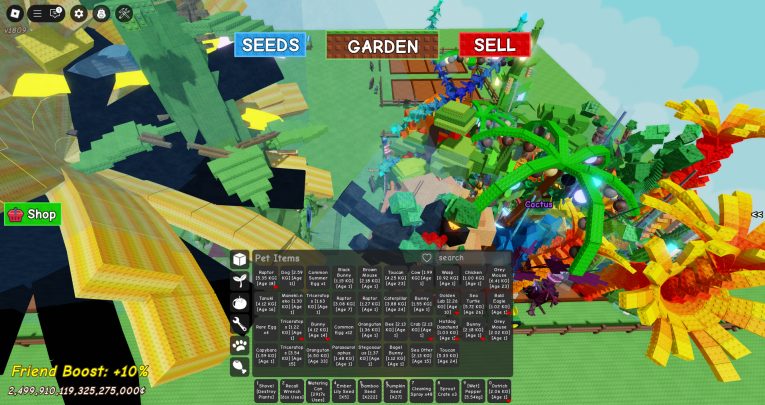This screenshot has height=405, width=765.
Task: Switch to the paw print pets tab
Action: 239,345
